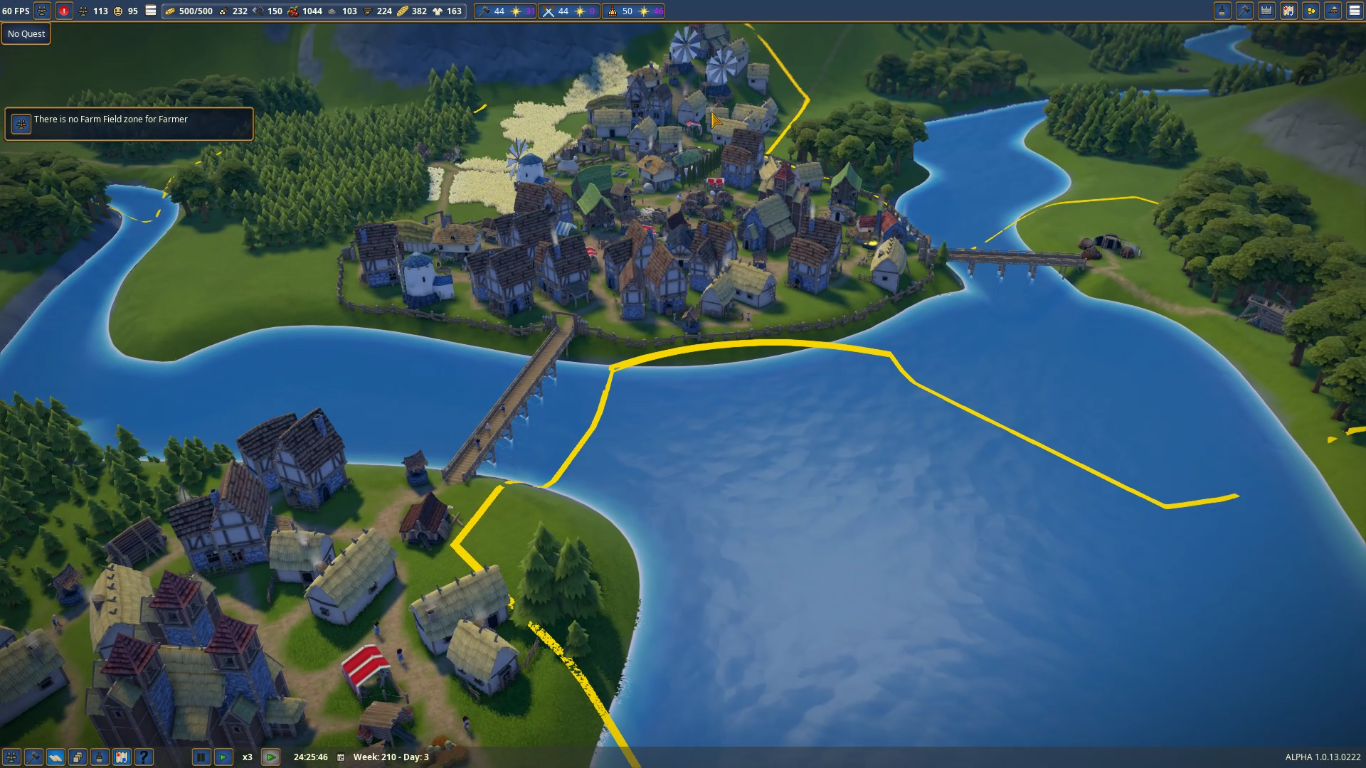Viewport: 1366px width, 768px height.
Task: Select the paintbrush tool in top-right toolbar
Action: pos(1222,11)
